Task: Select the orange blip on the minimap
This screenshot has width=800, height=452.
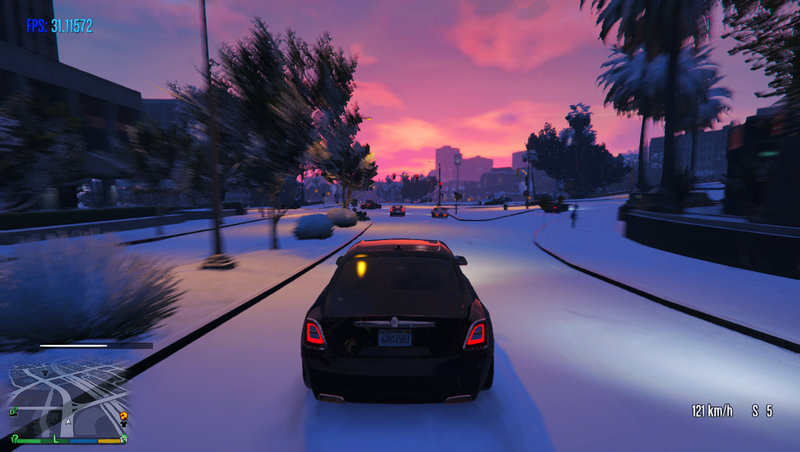Action: (x=123, y=415)
